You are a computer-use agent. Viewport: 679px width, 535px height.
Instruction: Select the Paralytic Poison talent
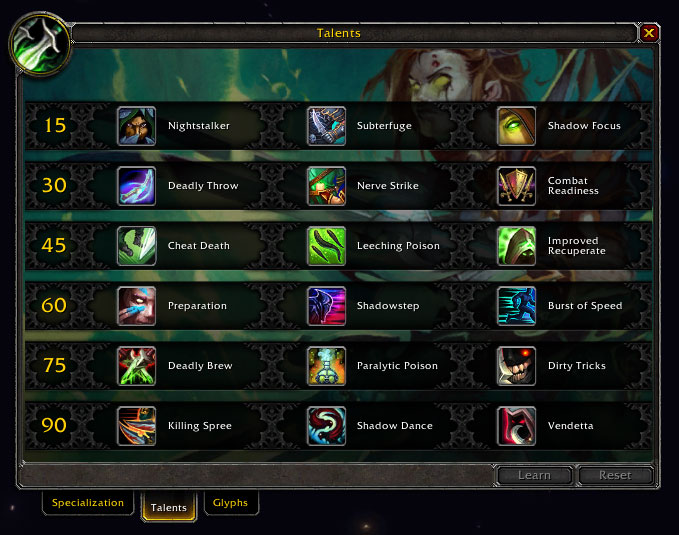pyautogui.click(x=326, y=366)
